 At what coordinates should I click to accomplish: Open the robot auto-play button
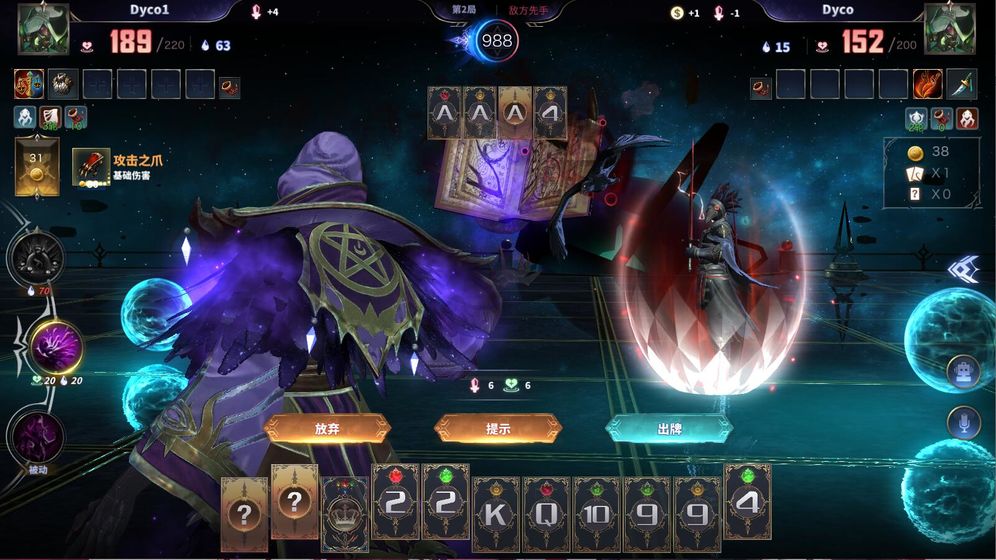[964, 372]
